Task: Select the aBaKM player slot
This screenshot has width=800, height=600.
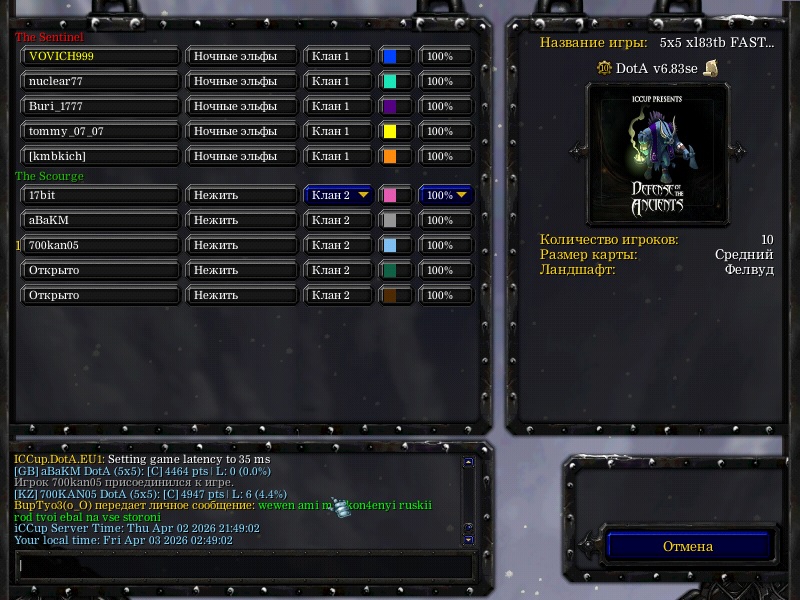Action: (100, 220)
